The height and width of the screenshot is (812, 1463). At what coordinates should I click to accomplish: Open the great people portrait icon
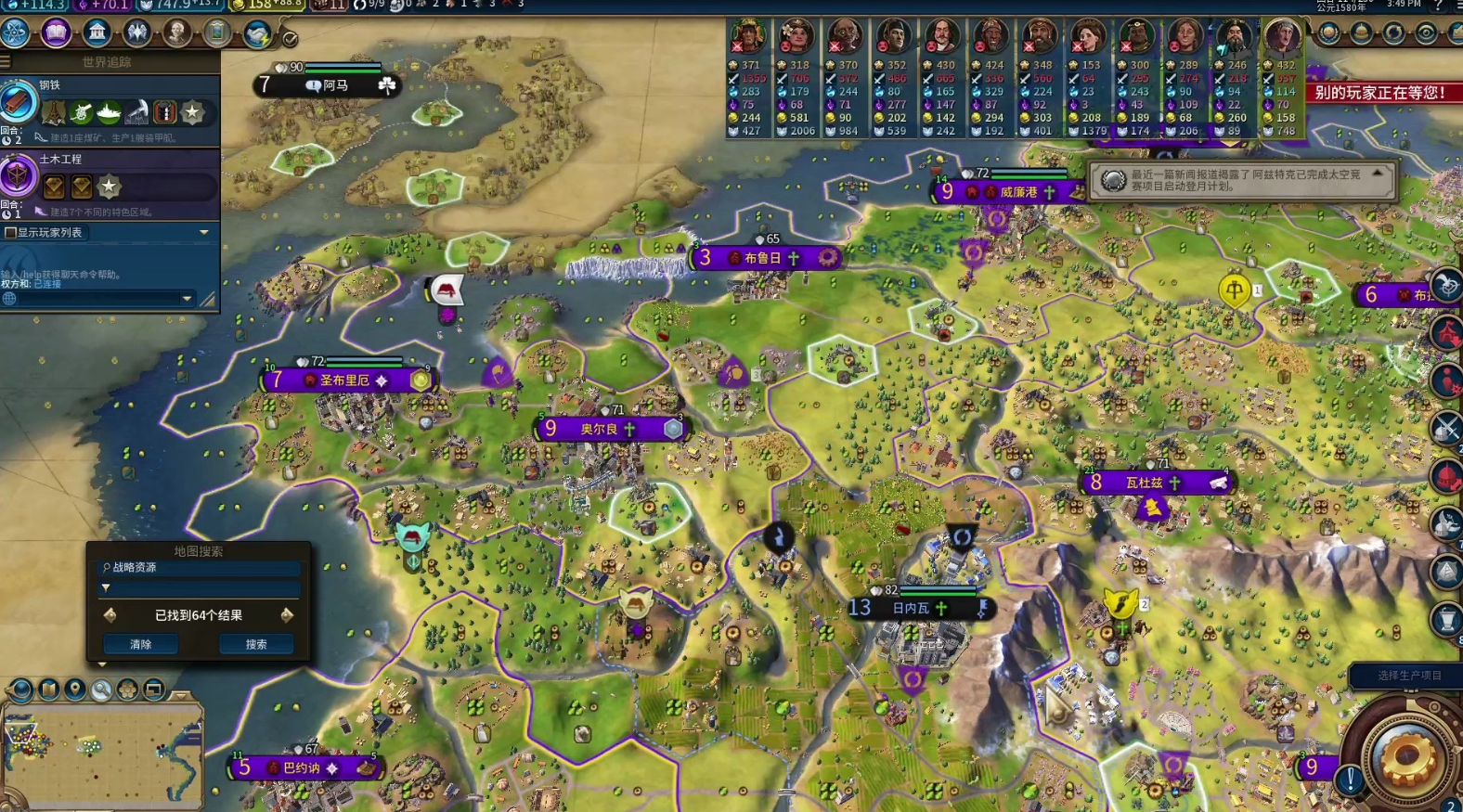click(176, 32)
